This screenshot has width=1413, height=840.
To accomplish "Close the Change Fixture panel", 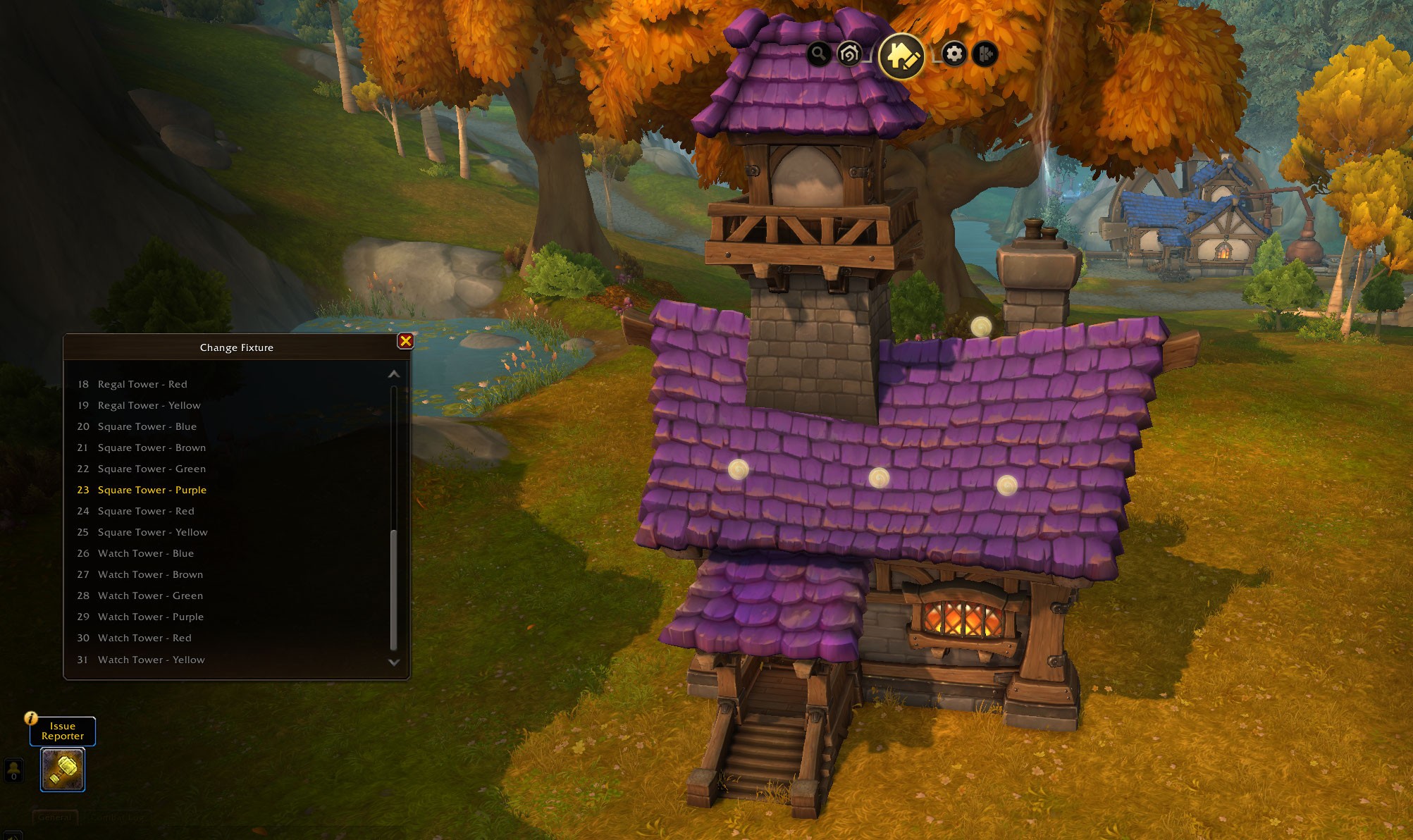I will click(x=405, y=341).
